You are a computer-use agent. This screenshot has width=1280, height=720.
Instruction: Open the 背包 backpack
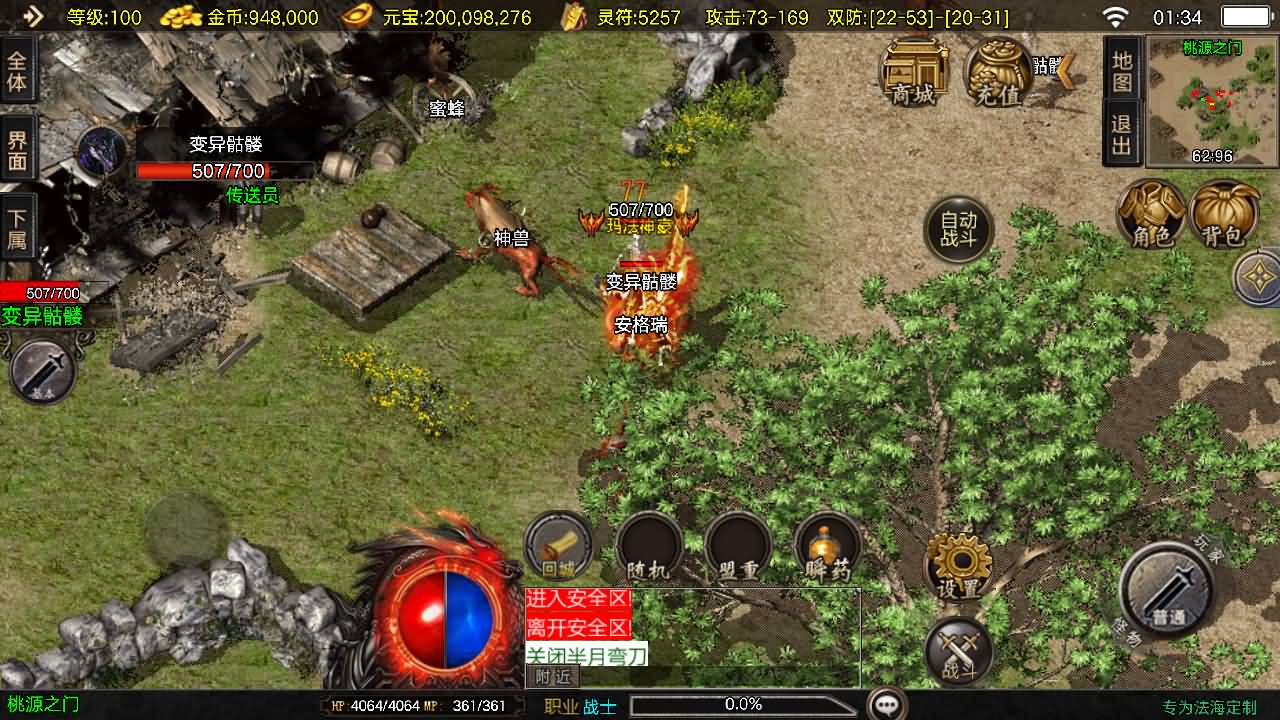(x=1227, y=215)
